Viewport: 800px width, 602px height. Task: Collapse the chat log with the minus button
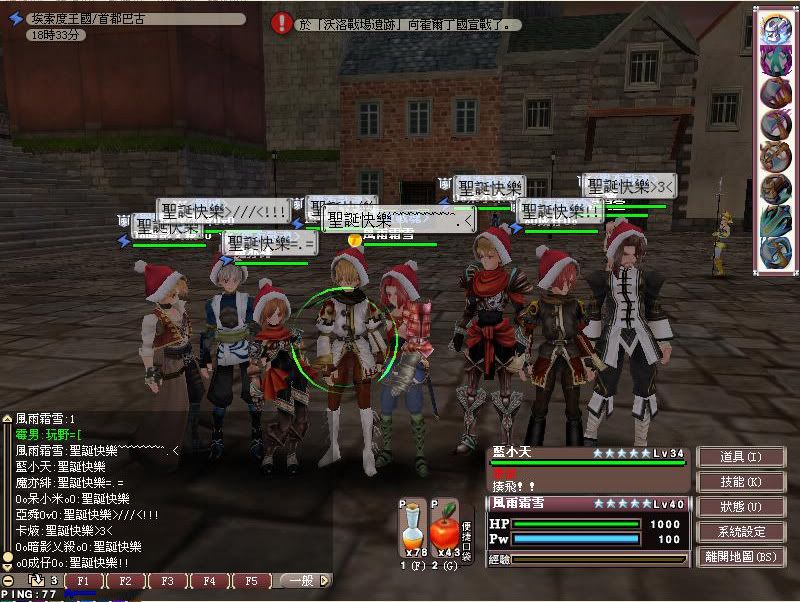(x=8, y=581)
